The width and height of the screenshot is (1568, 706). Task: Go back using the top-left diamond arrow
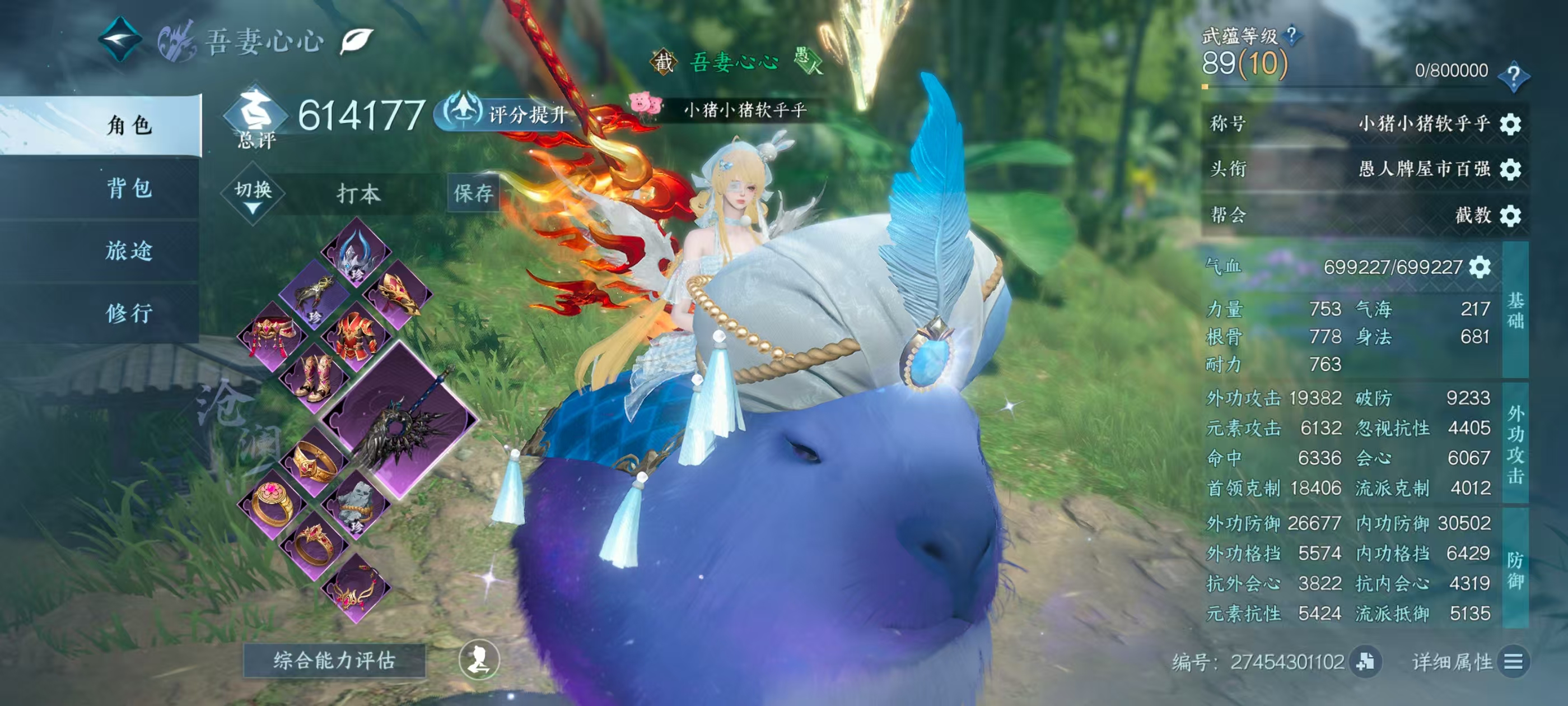(x=120, y=38)
